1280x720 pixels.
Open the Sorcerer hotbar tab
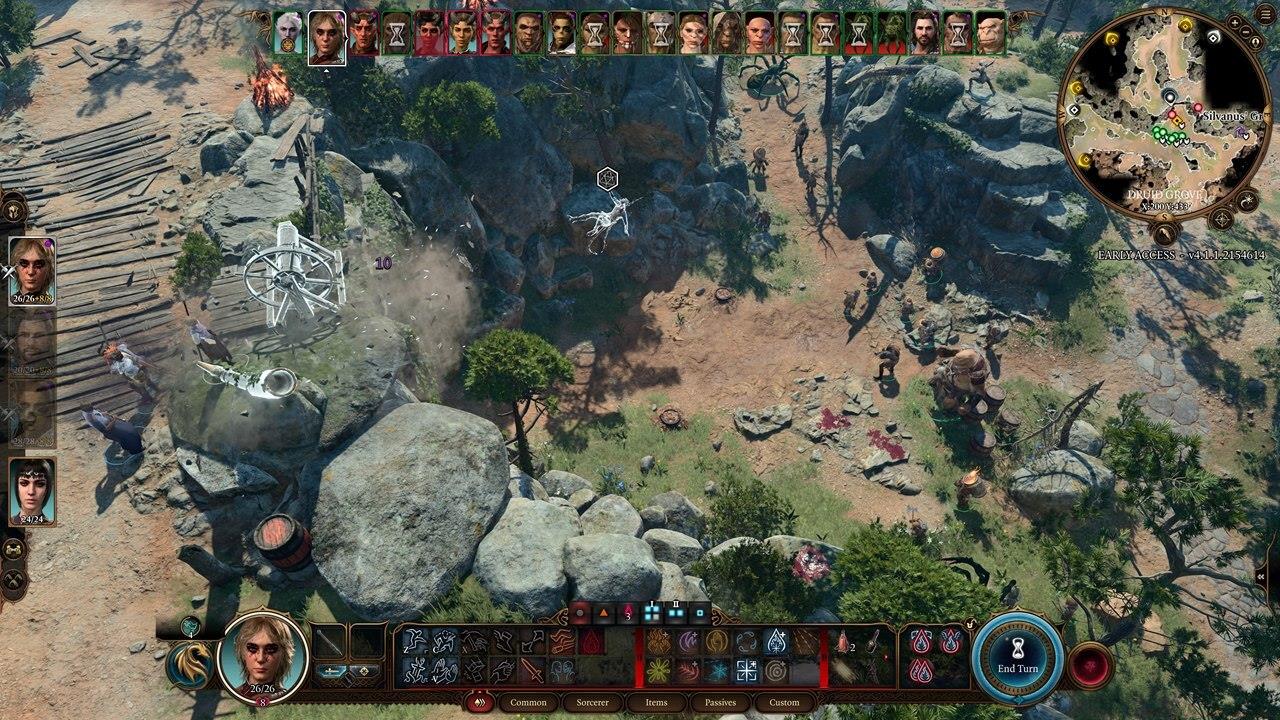click(x=591, y=702)
